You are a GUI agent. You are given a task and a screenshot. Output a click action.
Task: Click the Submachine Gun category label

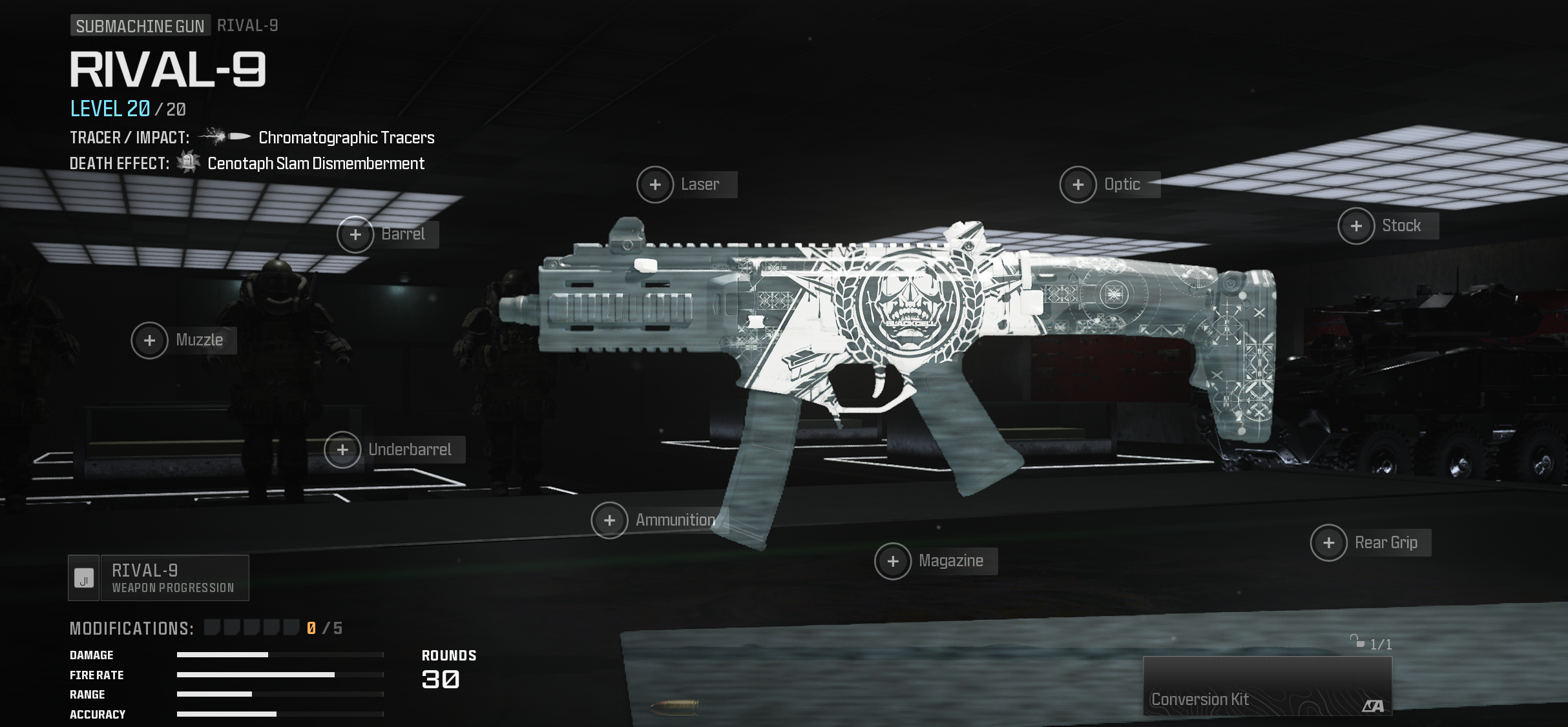coord(140,26)
